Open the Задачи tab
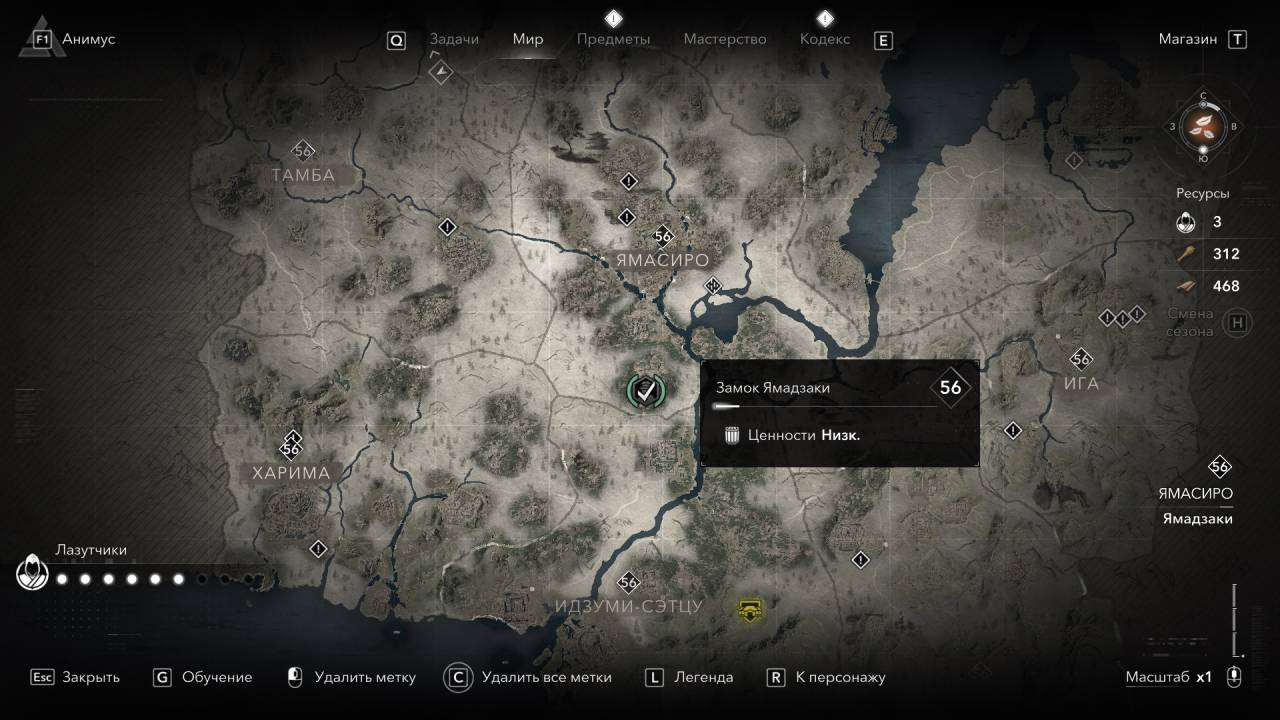1280x720 pixels. [x=454, y=39]
